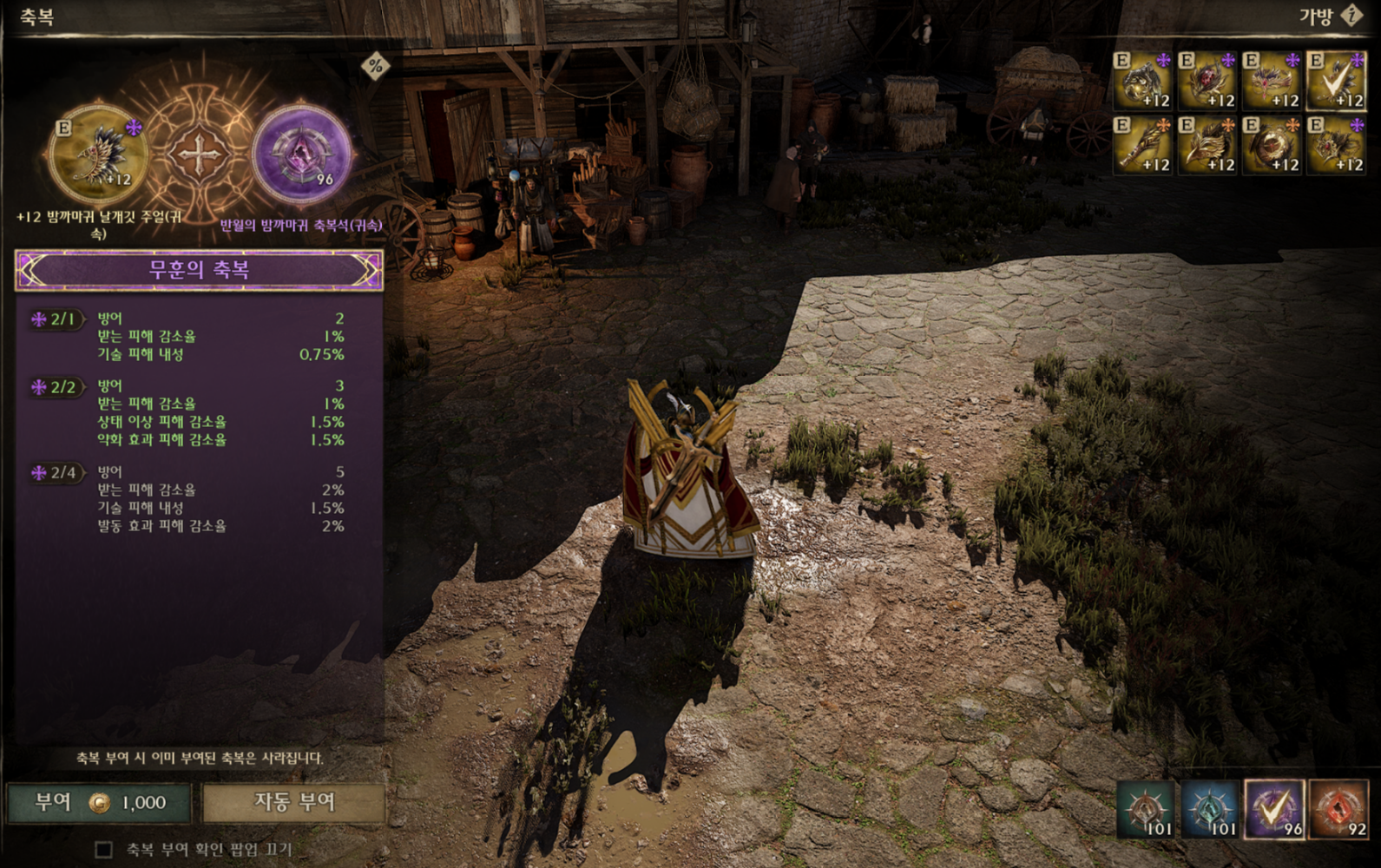
Task: Select the green blessing stone with 101
Action: (x=1146, y=809)
